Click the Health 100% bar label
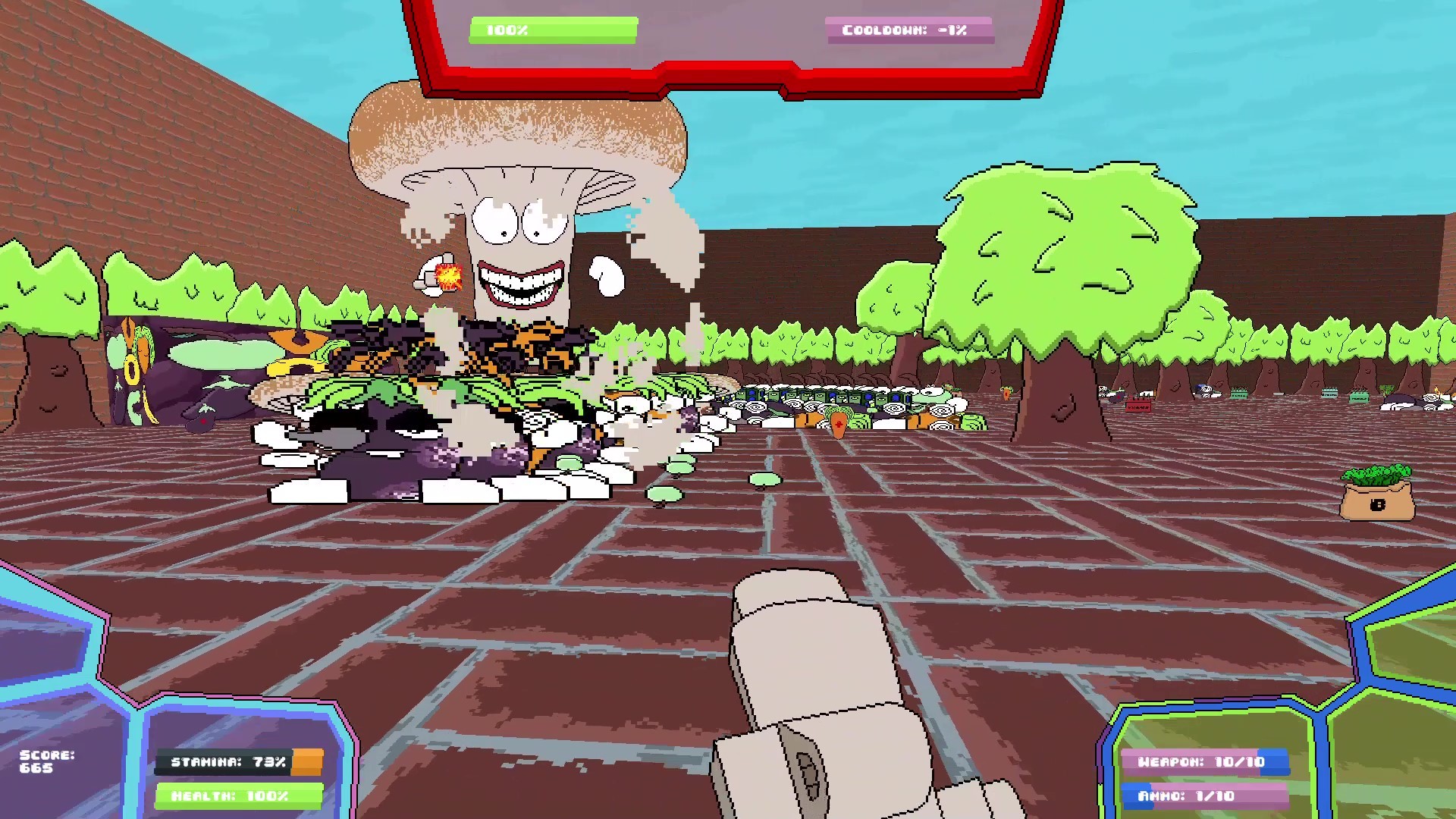Image resolution: width=1456 pixels, height=819 pixels. [x=240, y=796]
